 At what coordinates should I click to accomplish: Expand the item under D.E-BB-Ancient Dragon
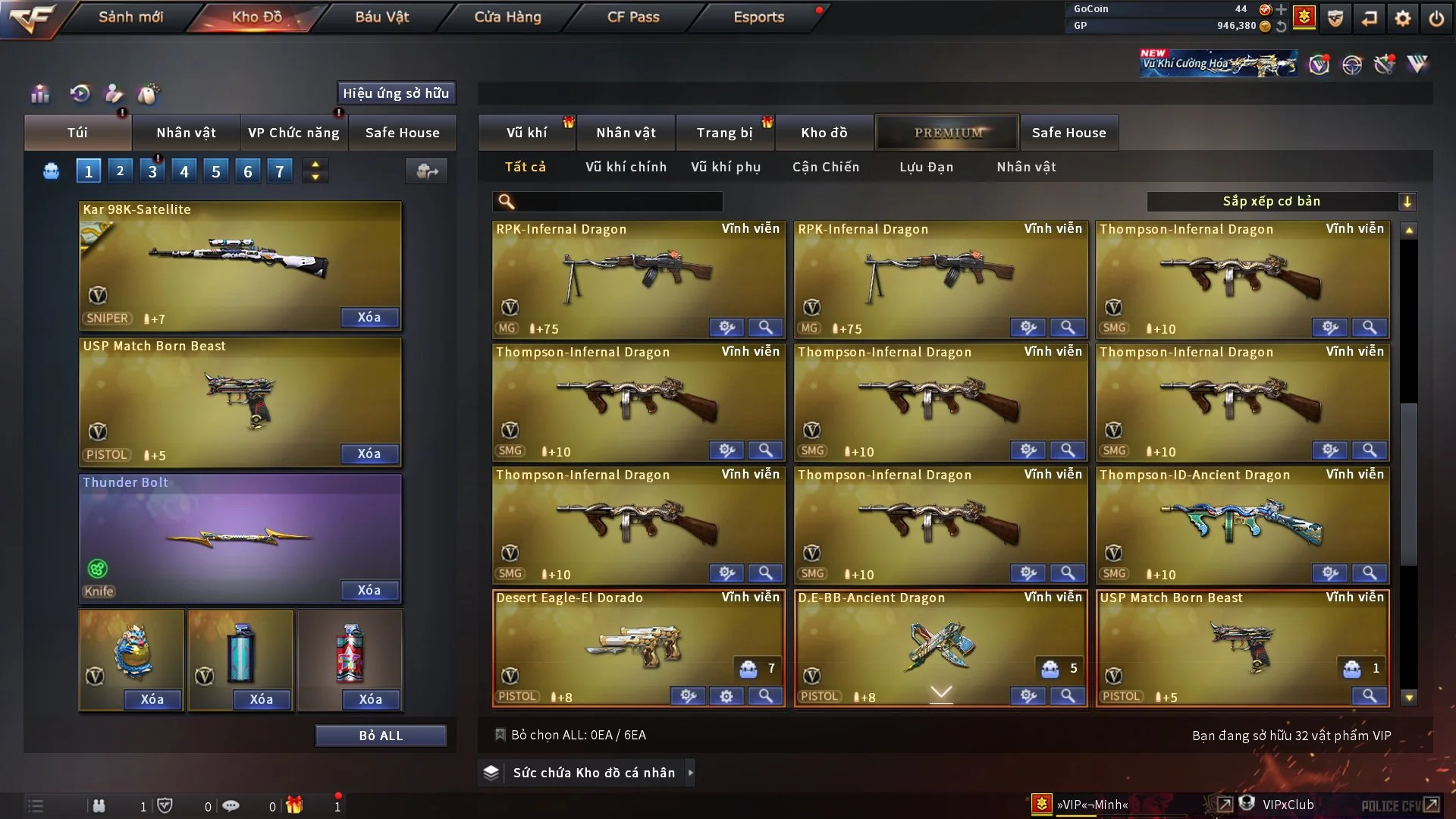pyautogui.click(x=940, y=692)
